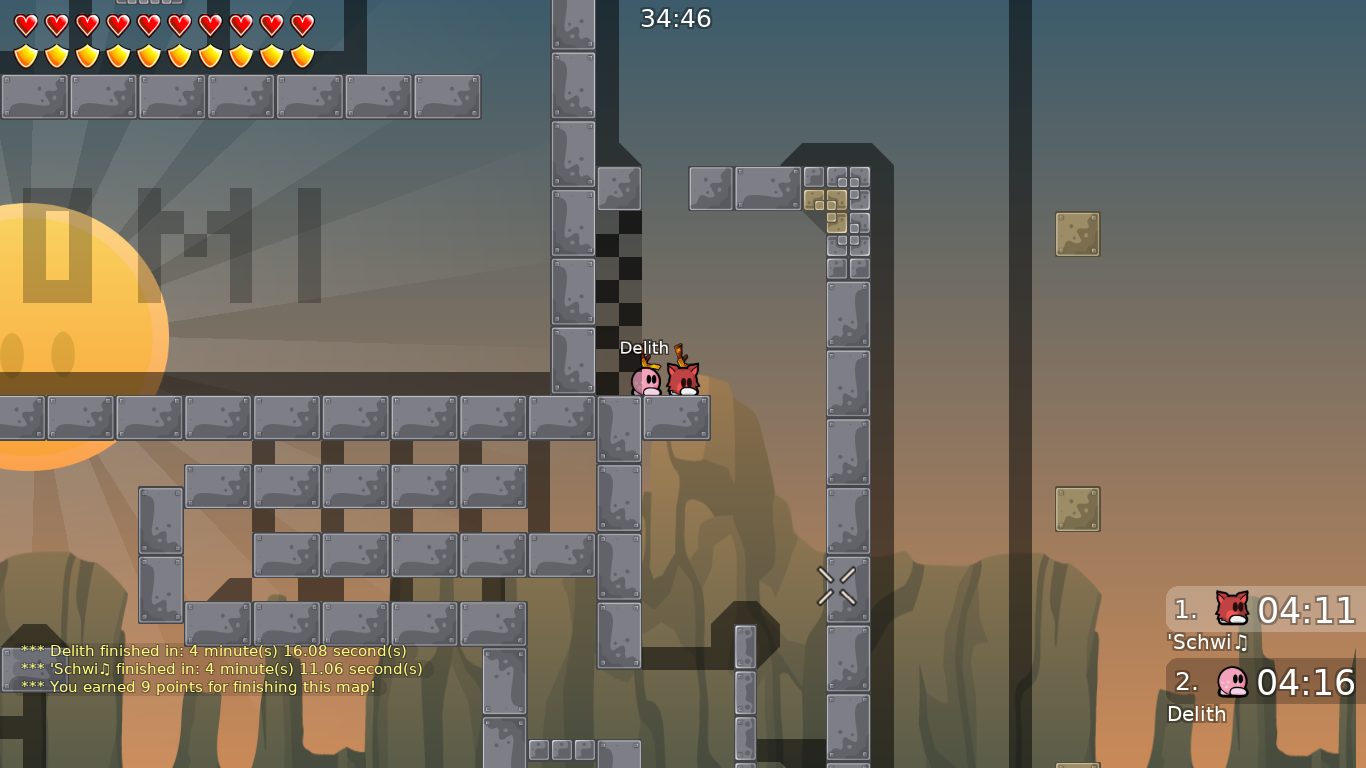Image resolution: width=1366 pixels, height=768 pixels.
Task: Click the 'Delith finished in' chat line
Action: [215, 650]
